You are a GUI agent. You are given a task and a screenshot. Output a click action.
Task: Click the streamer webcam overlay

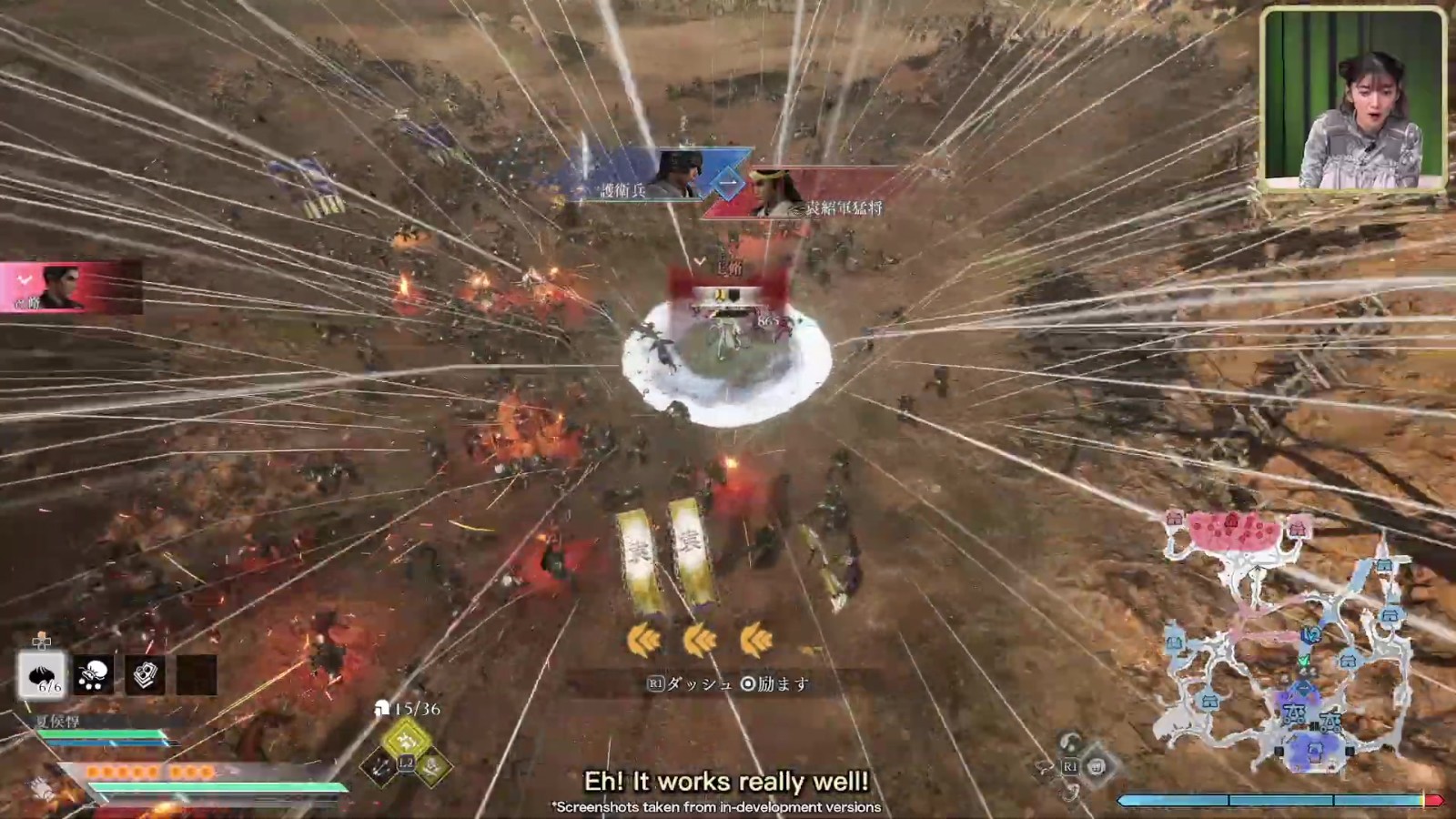tap(1353, 98)
